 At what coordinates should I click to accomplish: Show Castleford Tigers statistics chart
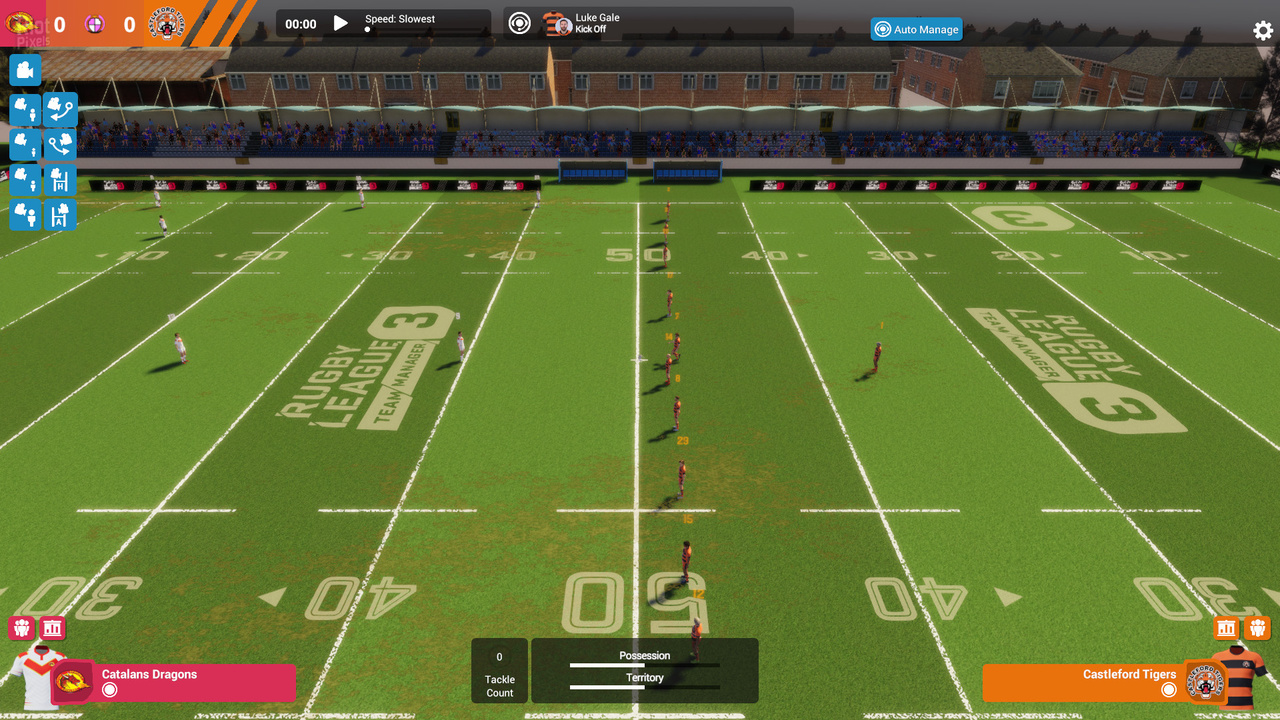pos(1226,628)
